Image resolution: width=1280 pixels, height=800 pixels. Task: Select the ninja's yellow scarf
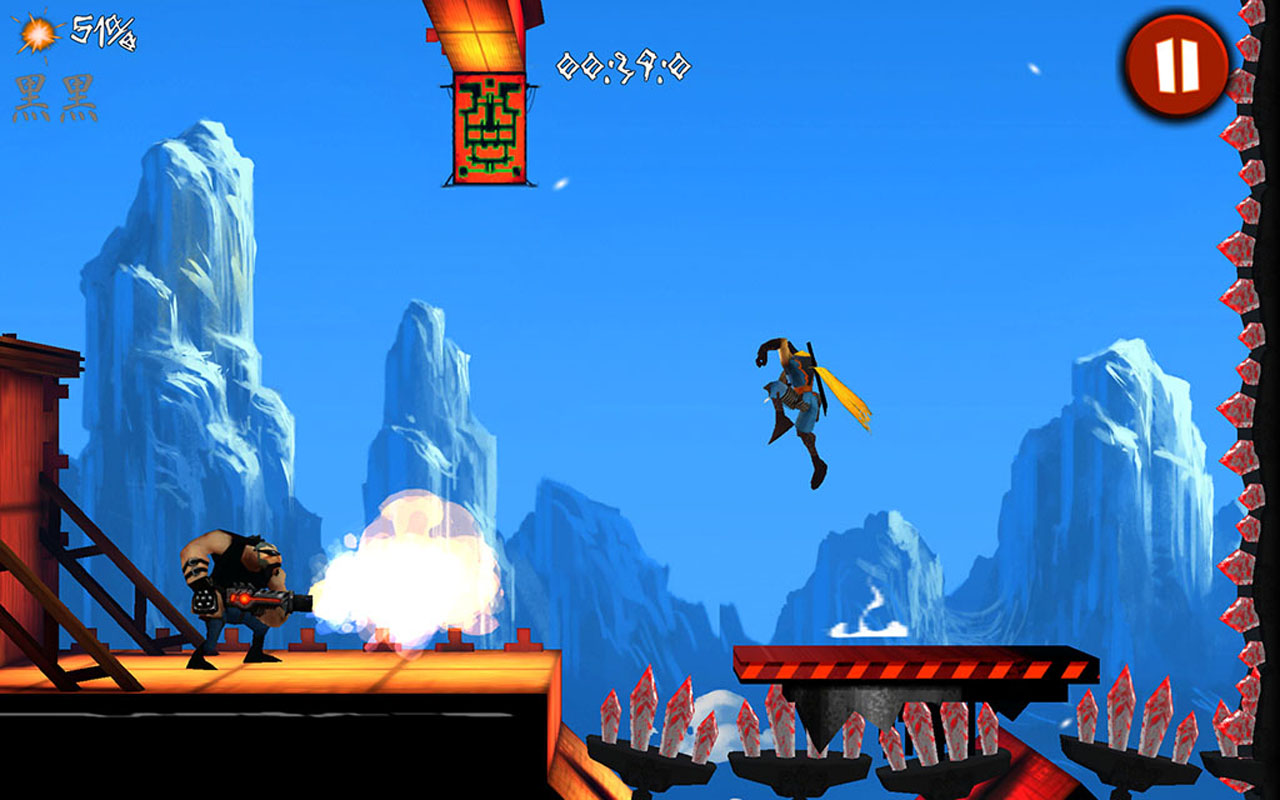tap(845, 400)
